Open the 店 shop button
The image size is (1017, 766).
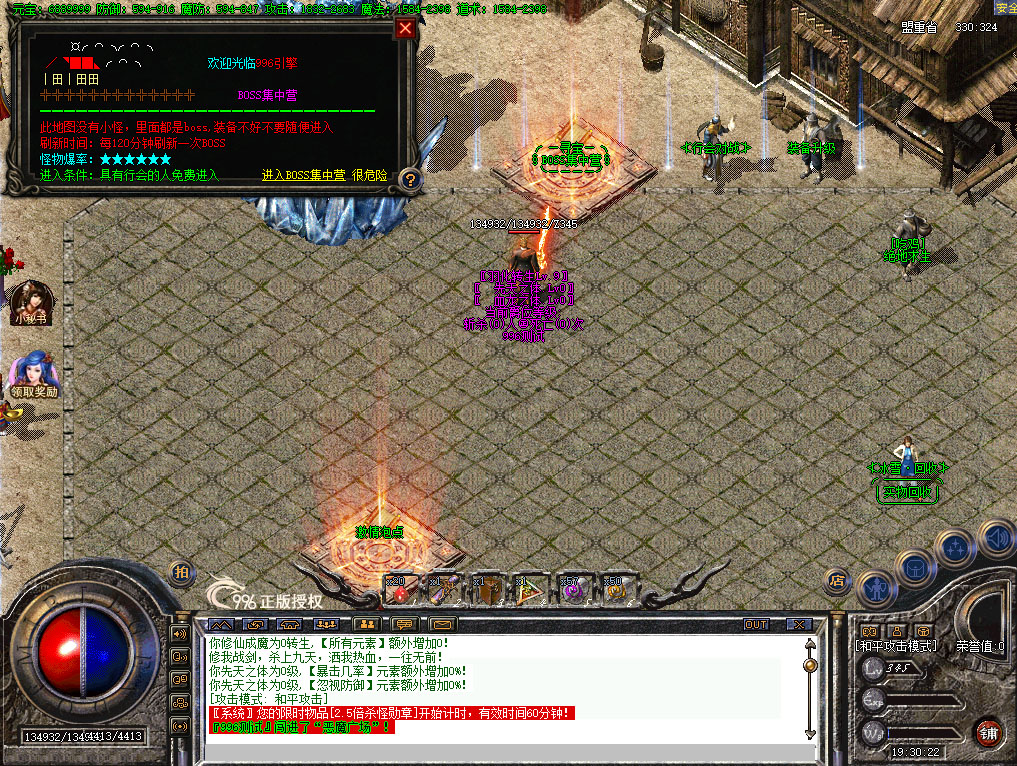(x=838, y=580)
